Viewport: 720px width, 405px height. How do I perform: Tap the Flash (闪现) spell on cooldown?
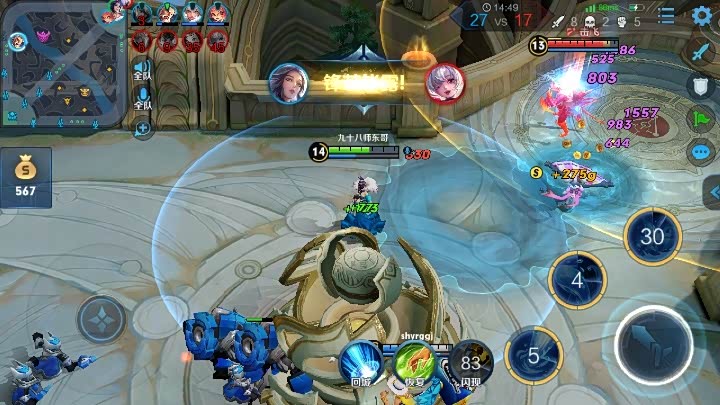pyautogui.click(x=468, y=361)
